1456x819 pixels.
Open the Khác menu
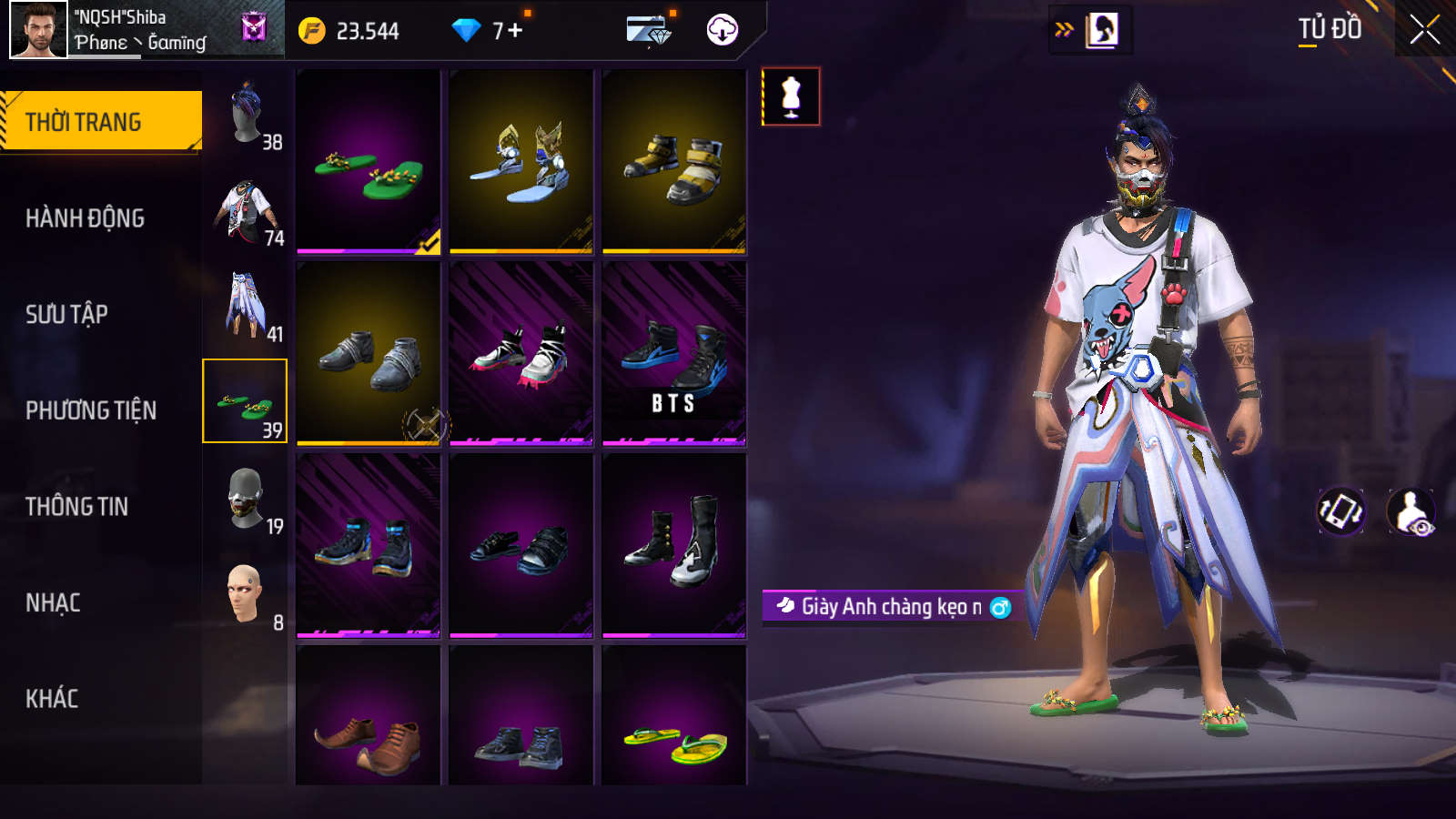[x=52, y=699]
